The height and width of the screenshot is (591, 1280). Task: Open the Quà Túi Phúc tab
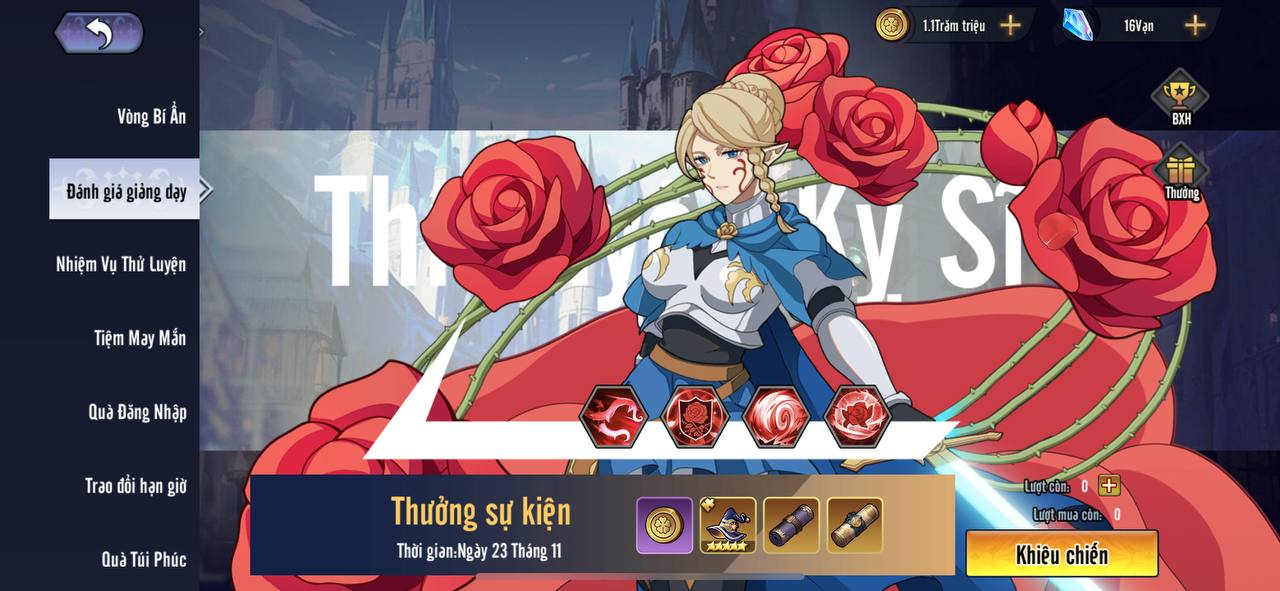144,559
